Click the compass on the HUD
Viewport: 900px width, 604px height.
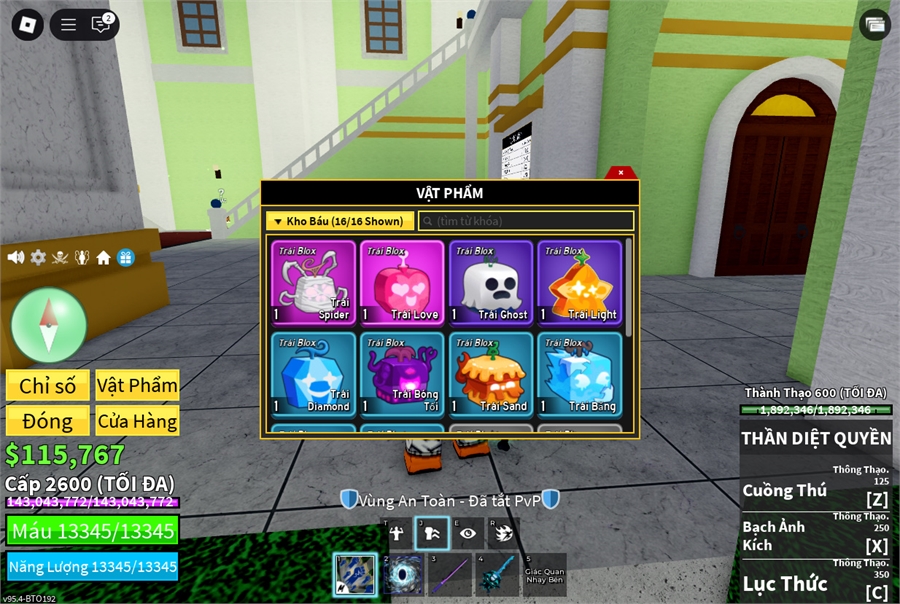[48, 325]
